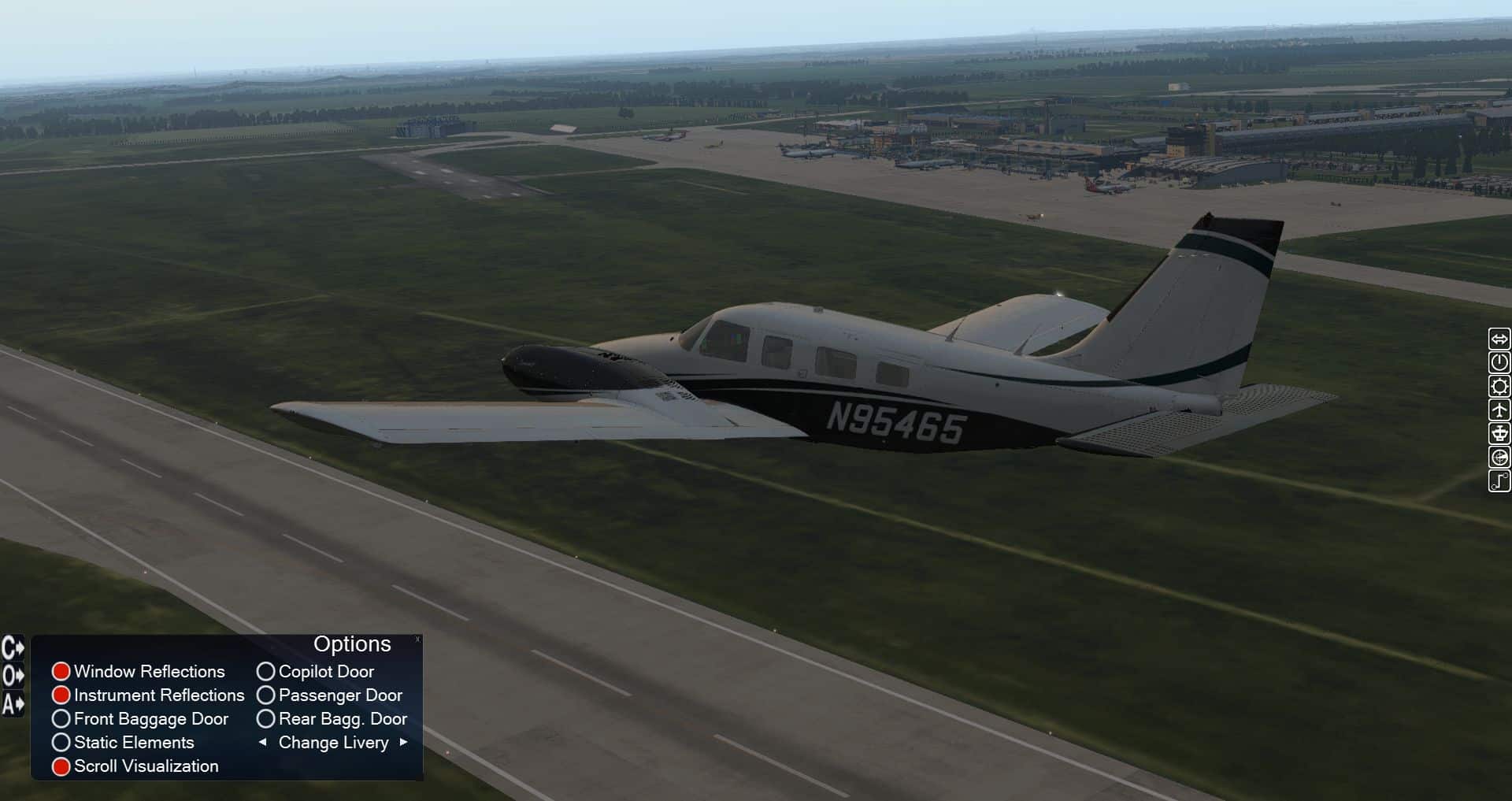Click the double-arrow sidebar icon

[x=1499, y=339]
